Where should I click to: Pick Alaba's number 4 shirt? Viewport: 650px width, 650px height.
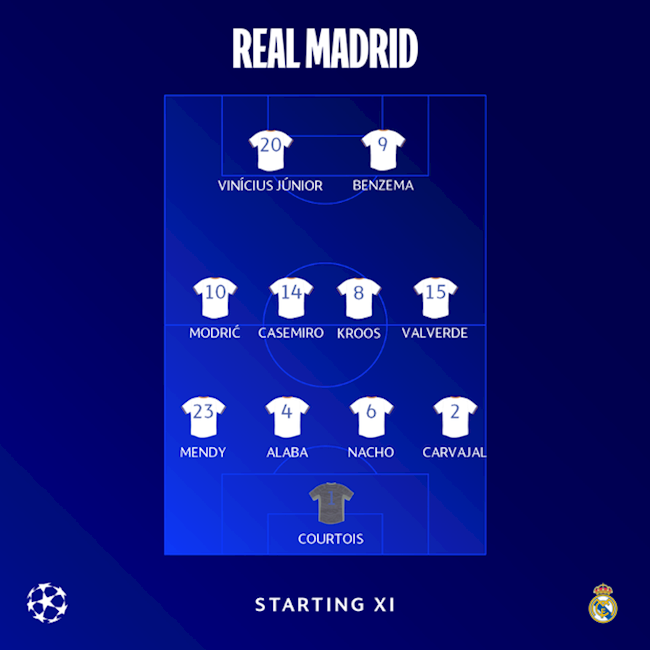pos(287,417)
